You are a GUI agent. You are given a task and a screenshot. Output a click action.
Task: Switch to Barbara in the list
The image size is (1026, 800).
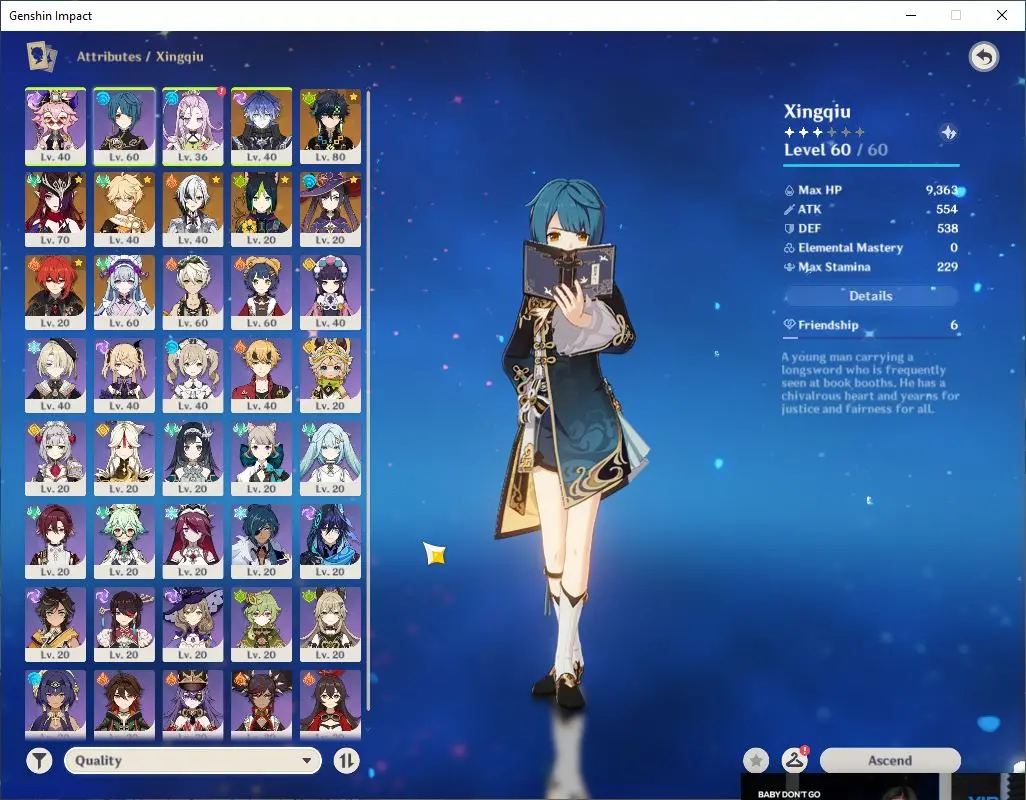point(193,376)
